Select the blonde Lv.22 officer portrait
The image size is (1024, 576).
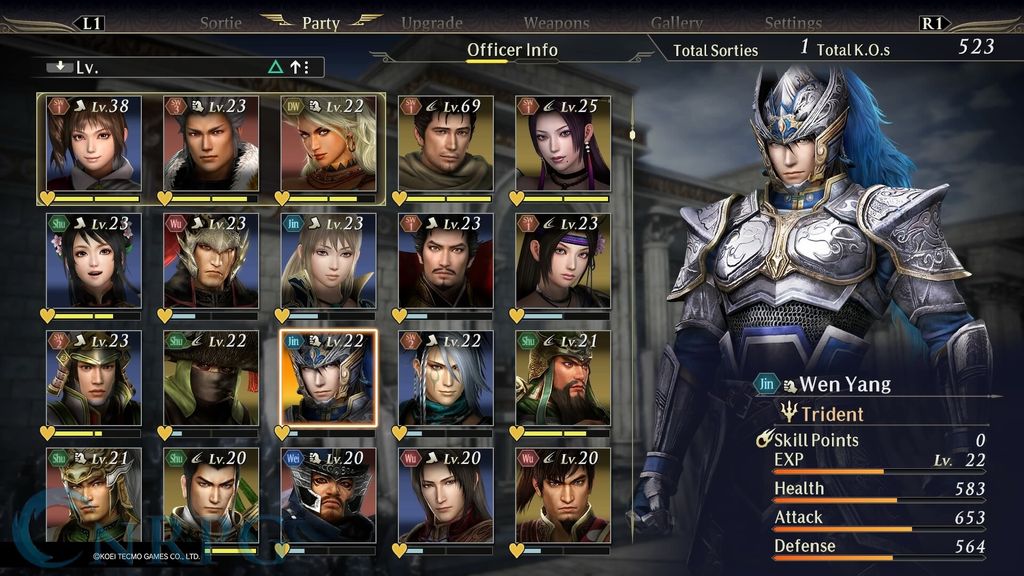(x=328, y=142)
